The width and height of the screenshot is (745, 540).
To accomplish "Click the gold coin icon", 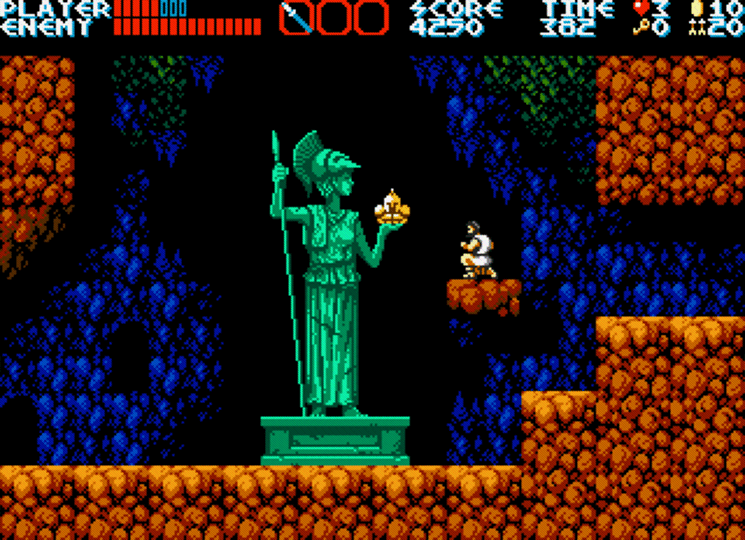I will click(x=697, y=9).
